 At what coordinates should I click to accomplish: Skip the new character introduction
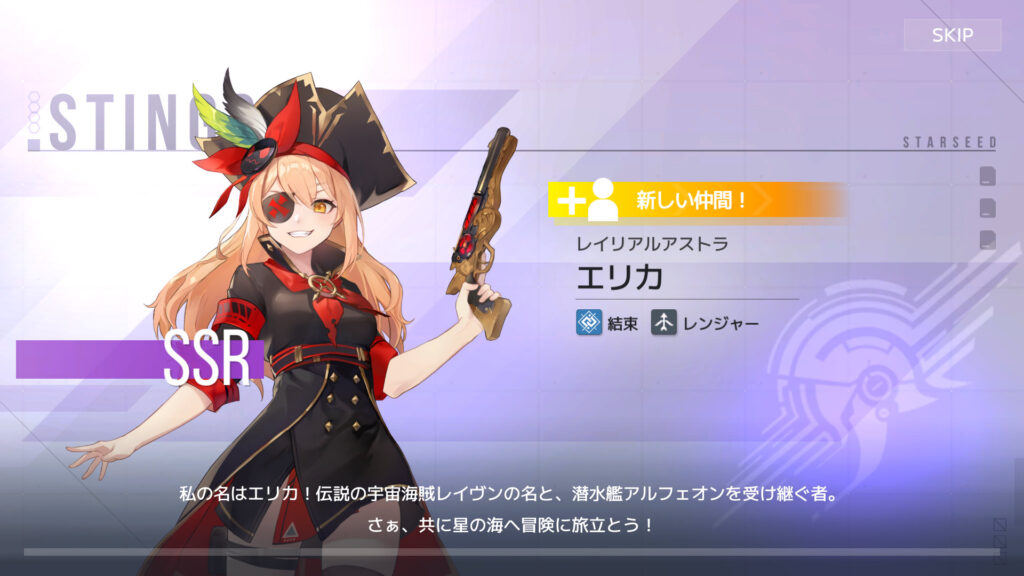(951, 36)
